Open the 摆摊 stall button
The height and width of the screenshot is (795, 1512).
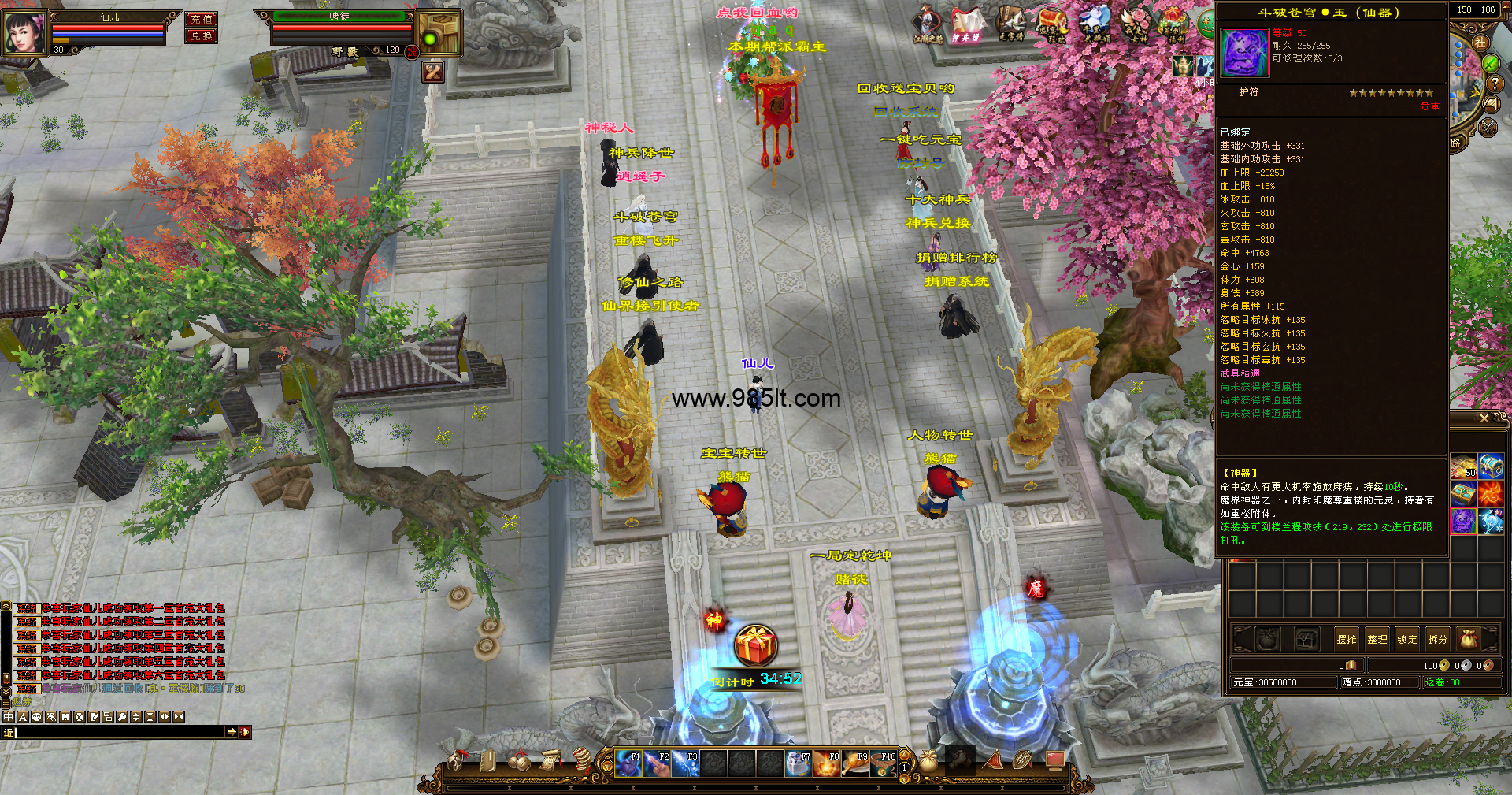1347,640
